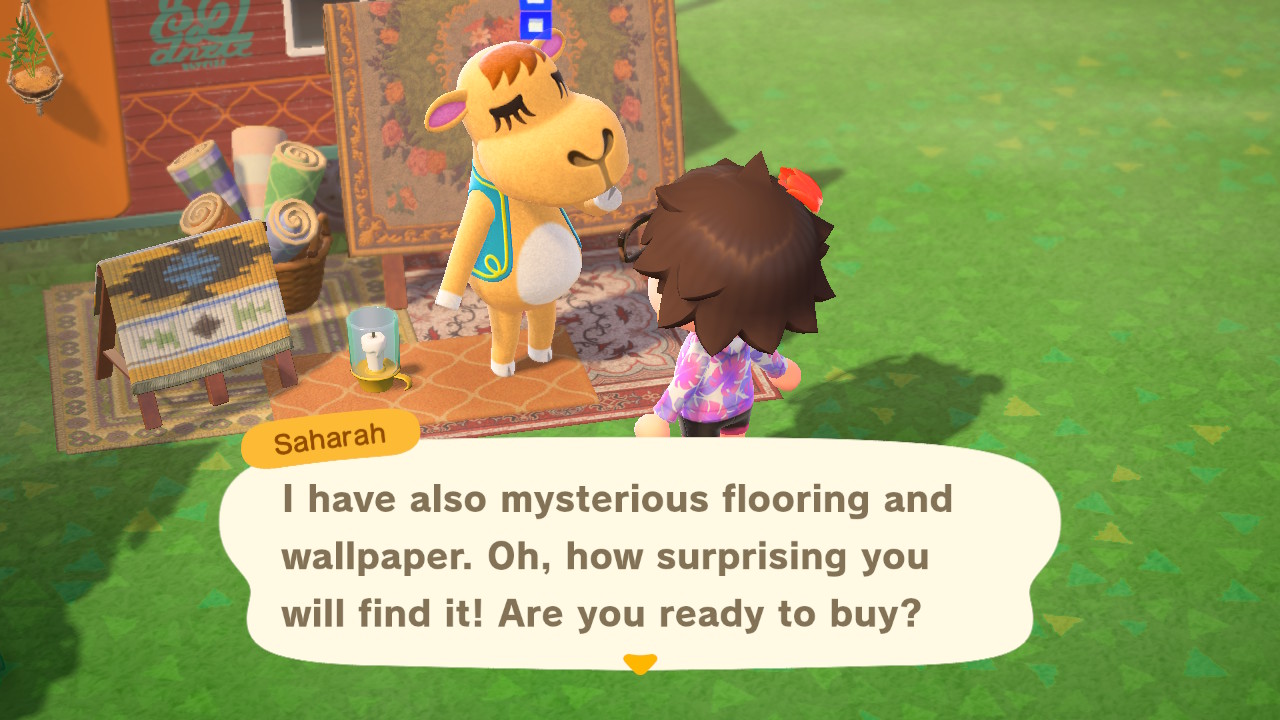Click the Saharah name tag
The image size is (1280, 720).
click(330, 437)
